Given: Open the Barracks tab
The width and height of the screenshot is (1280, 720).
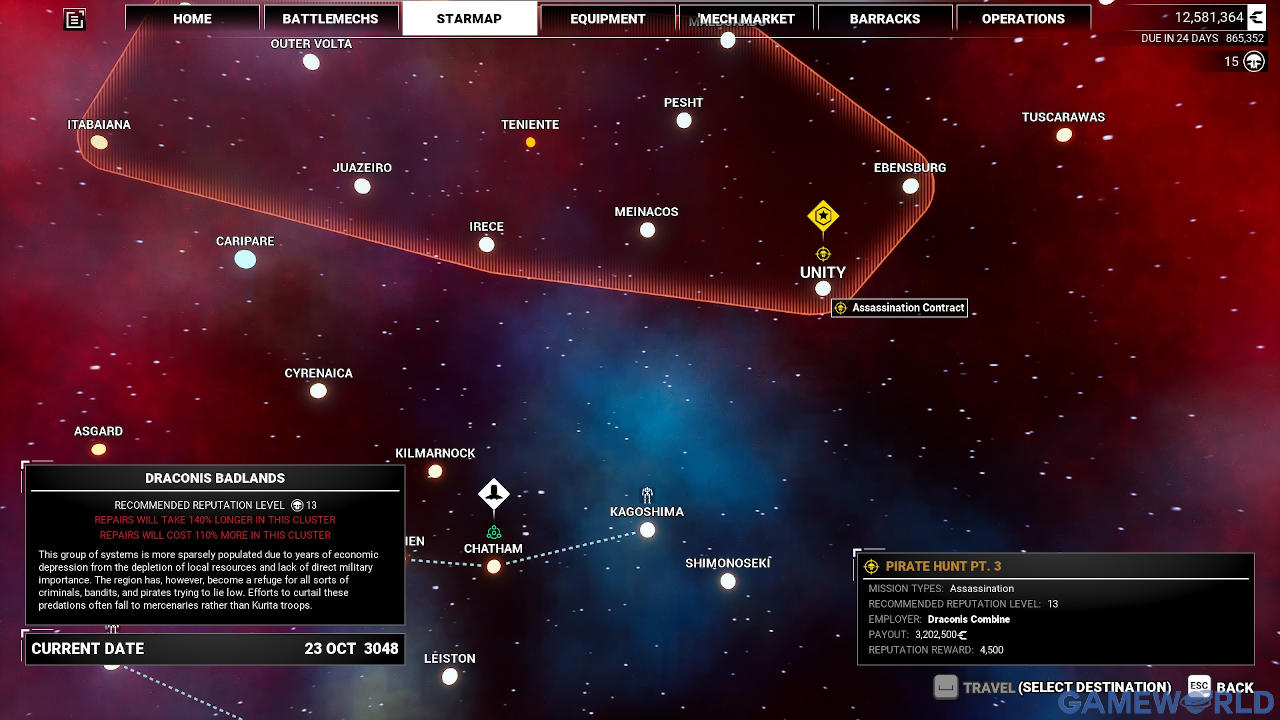Looking at the screenshot, I should 885,19.
